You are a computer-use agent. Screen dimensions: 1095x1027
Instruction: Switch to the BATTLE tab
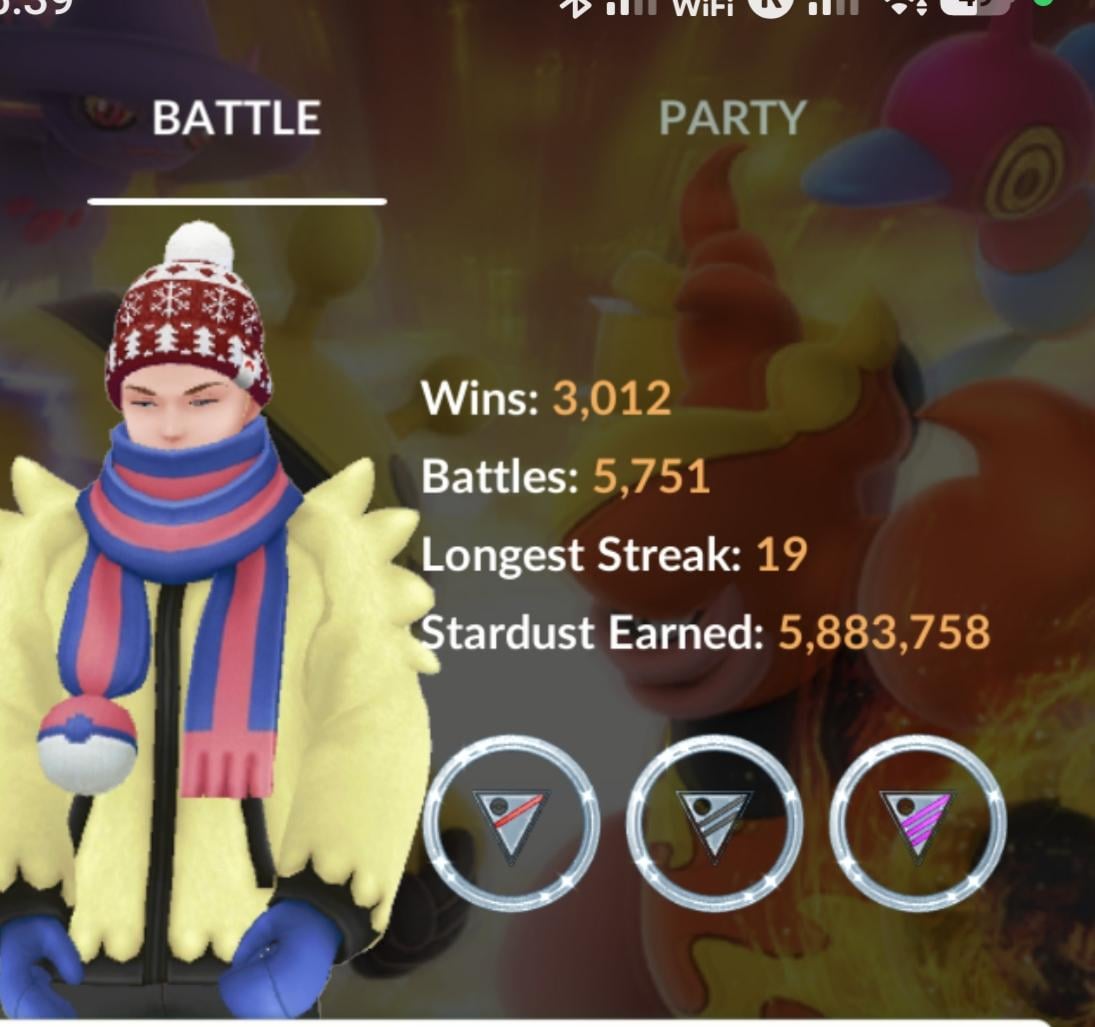[236, 119]
